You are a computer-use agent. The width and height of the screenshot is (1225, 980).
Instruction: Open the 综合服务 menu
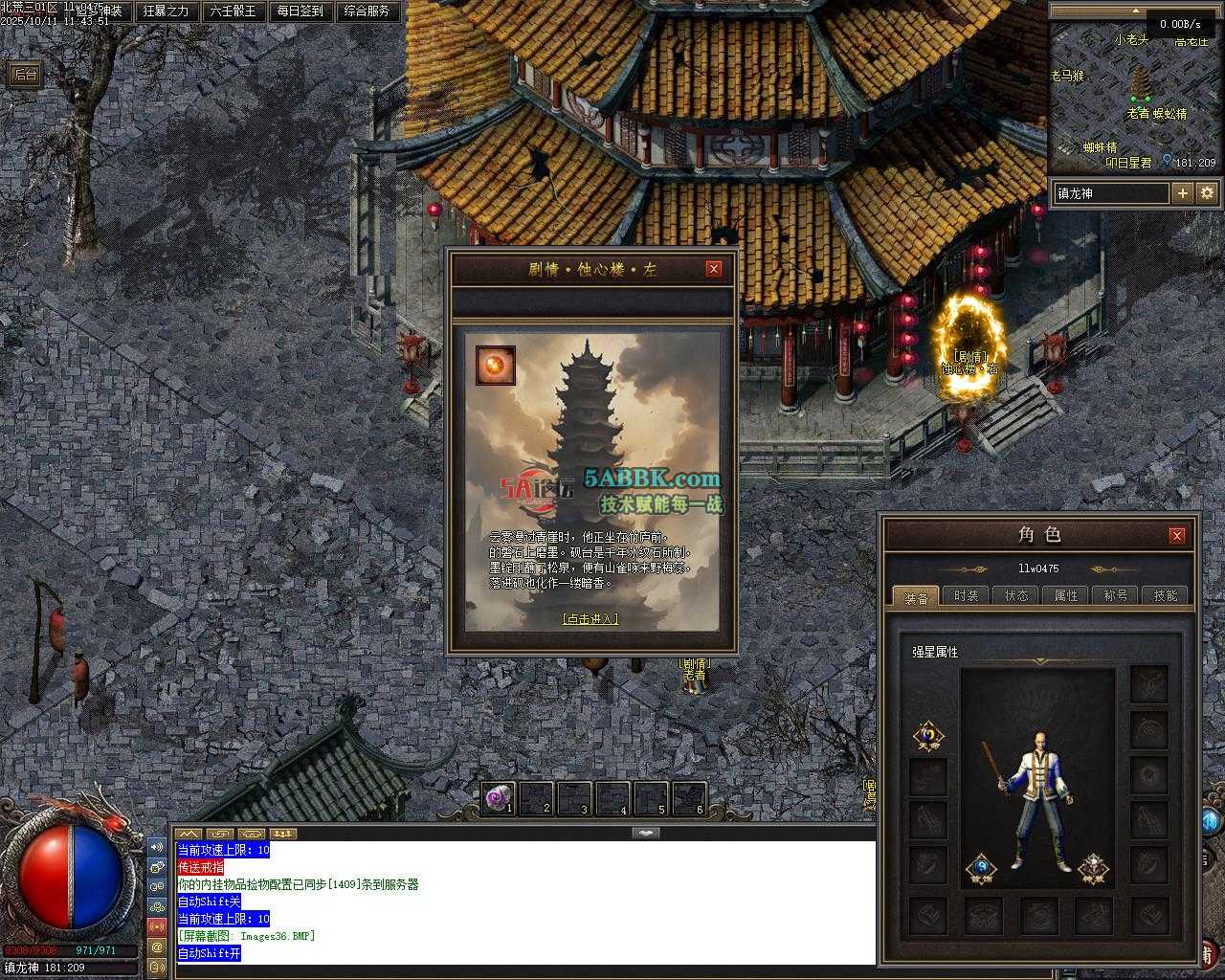coord(367,11)
